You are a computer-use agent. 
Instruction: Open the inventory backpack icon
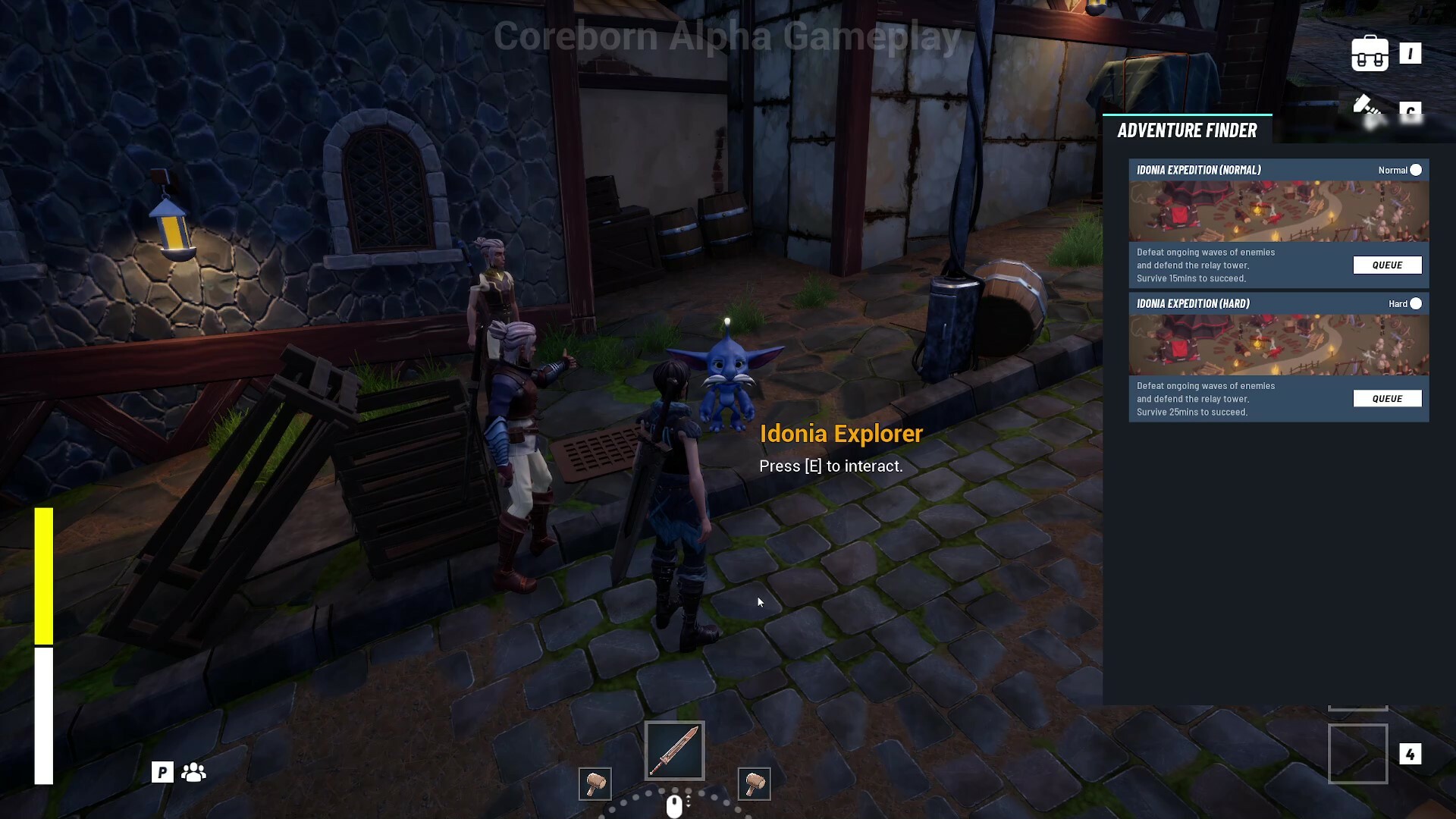point(1370,53)
